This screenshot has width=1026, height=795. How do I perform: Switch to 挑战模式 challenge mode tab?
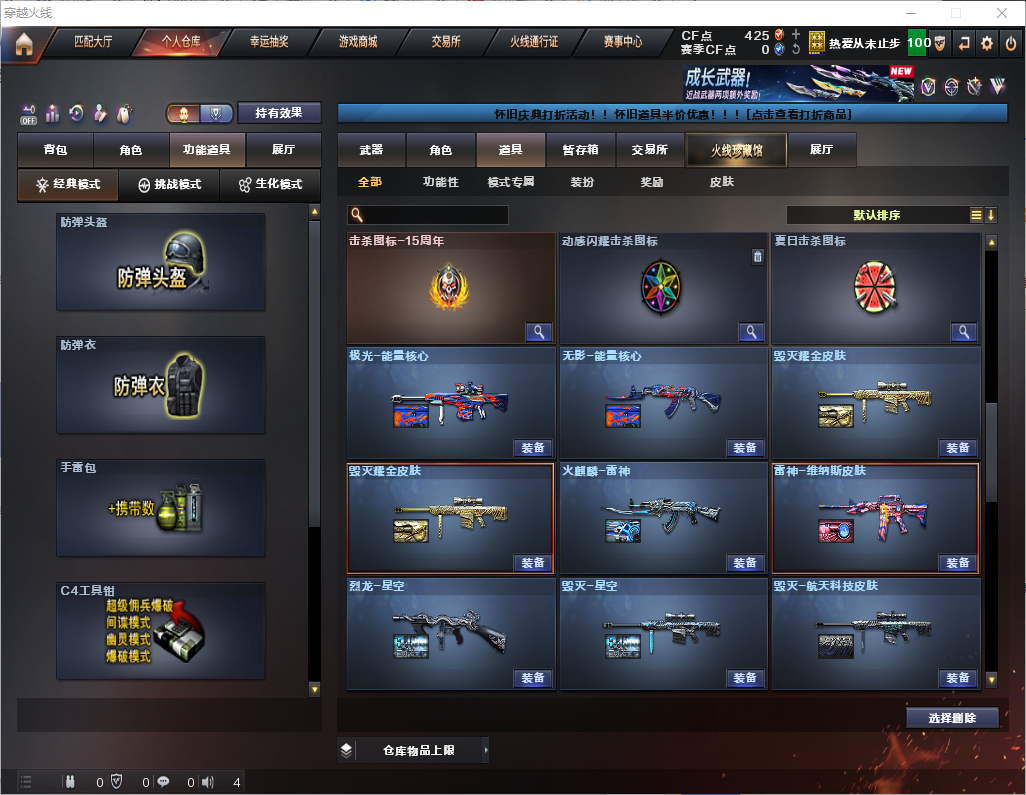169,185
